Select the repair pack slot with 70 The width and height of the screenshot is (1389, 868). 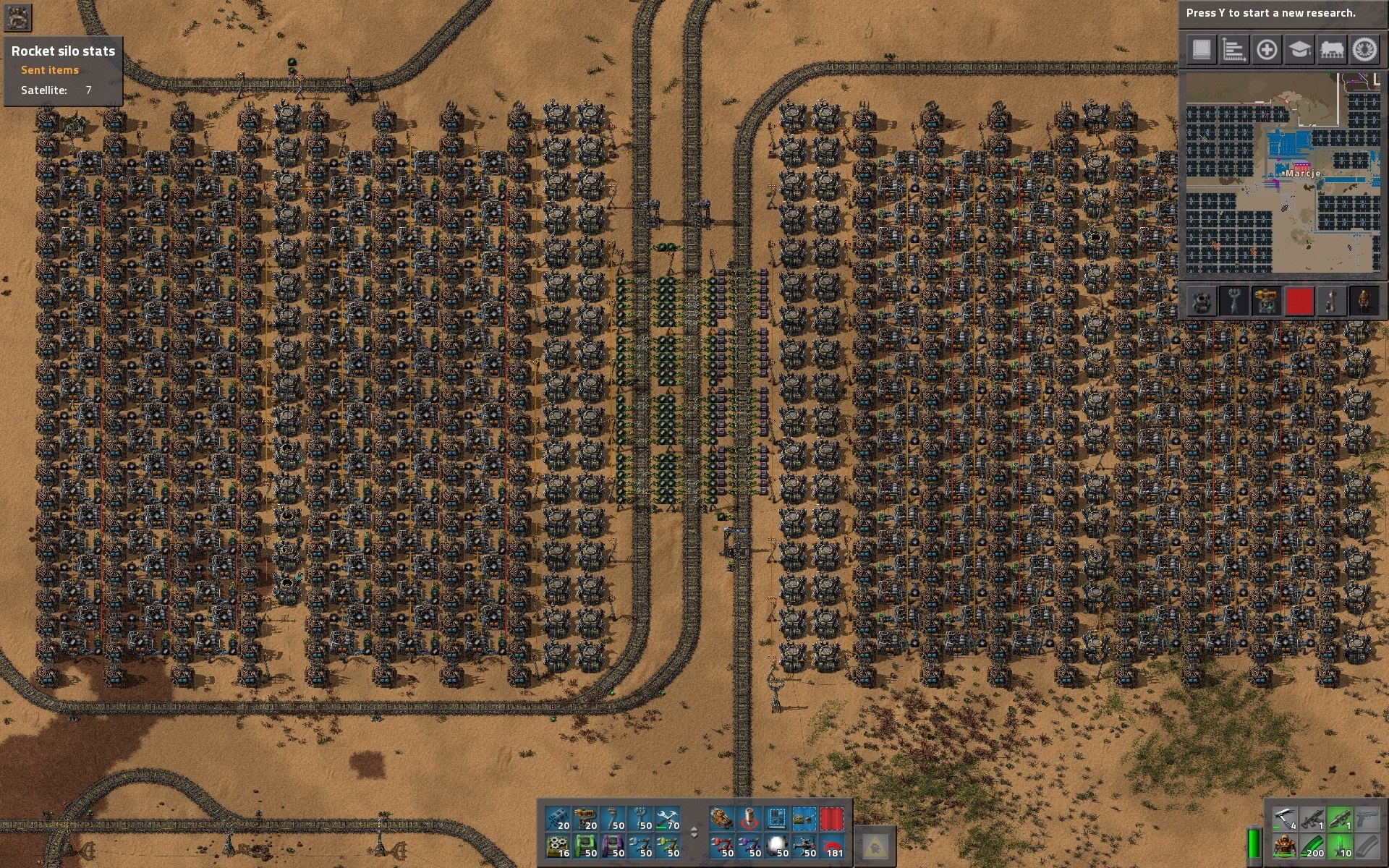668,820
